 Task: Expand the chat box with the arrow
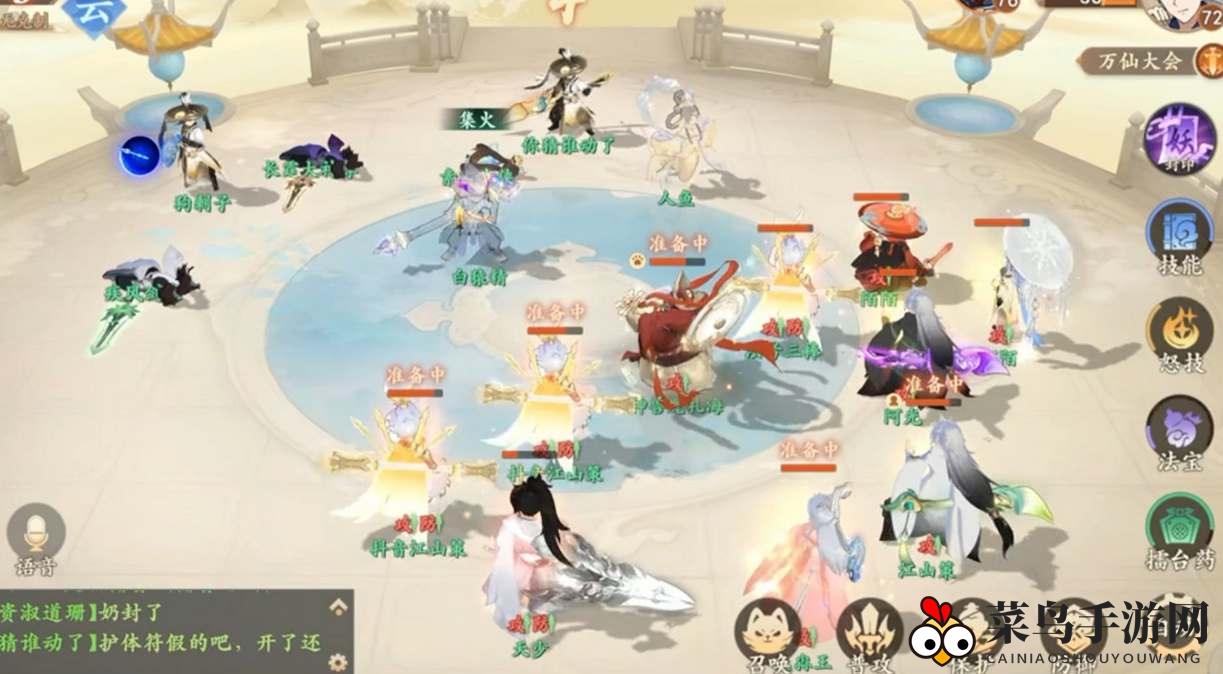click(339, 606)
